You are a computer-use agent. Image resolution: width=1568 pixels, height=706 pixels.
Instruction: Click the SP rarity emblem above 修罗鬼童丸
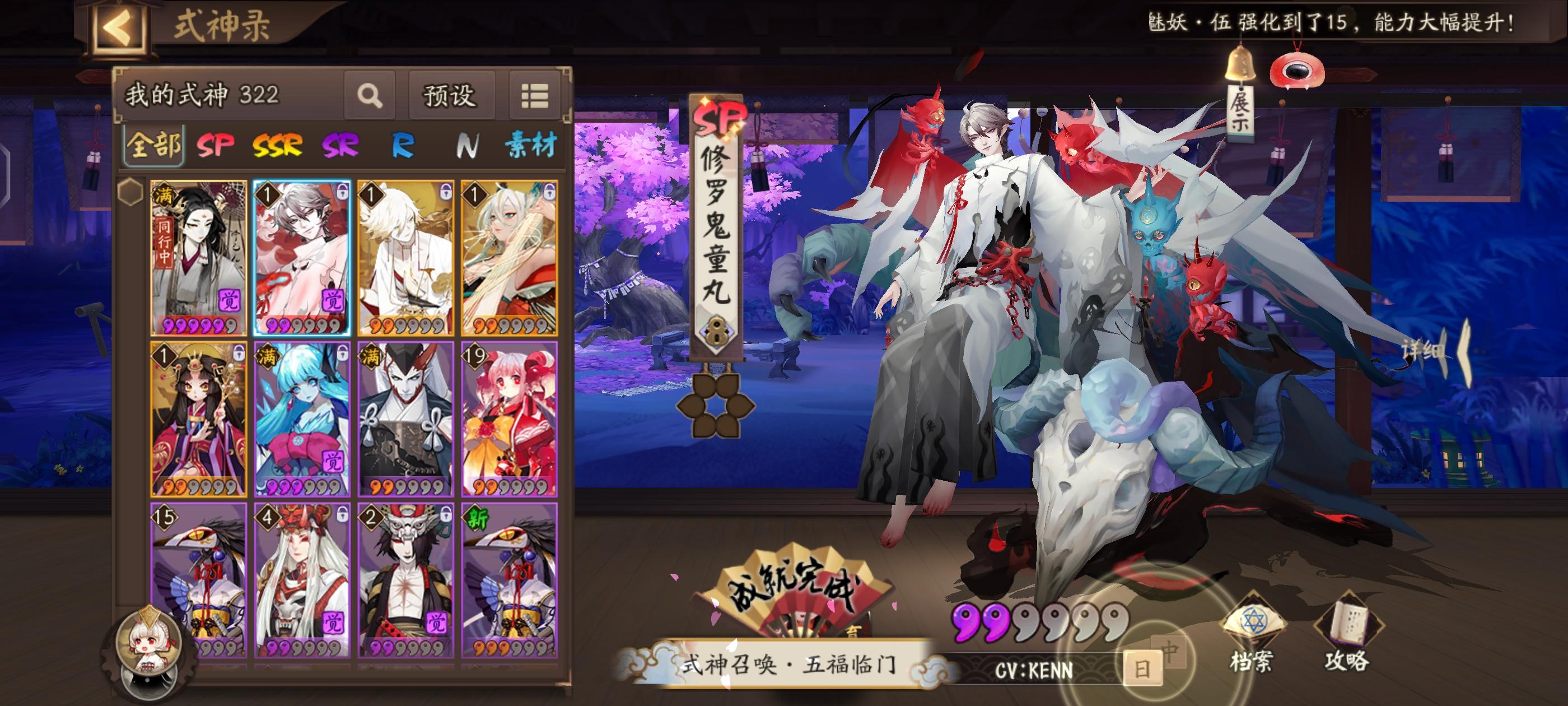(x=720, y=117)
